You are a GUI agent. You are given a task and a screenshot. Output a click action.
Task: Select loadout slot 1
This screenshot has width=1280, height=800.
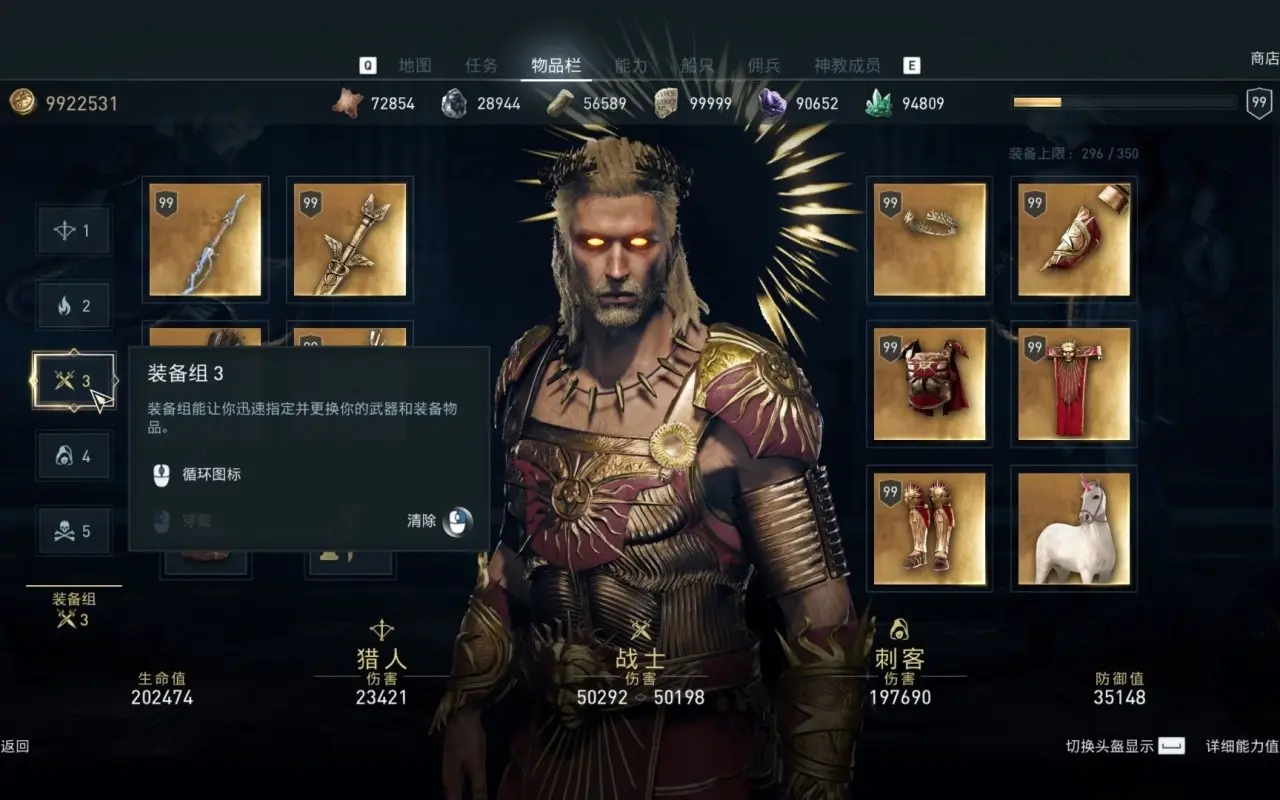tap(74, 231)
